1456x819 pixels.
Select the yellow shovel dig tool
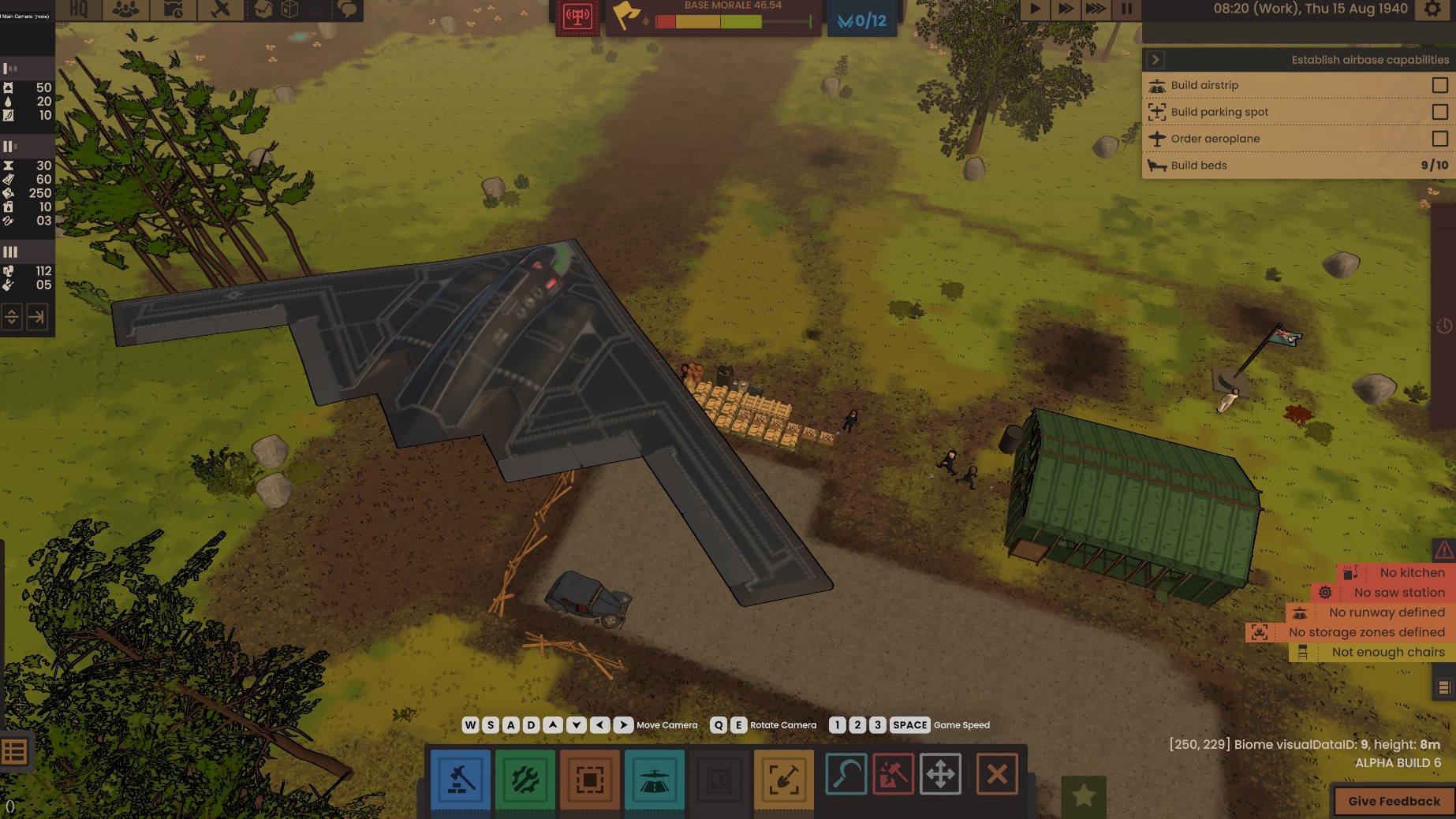(783, 779)
